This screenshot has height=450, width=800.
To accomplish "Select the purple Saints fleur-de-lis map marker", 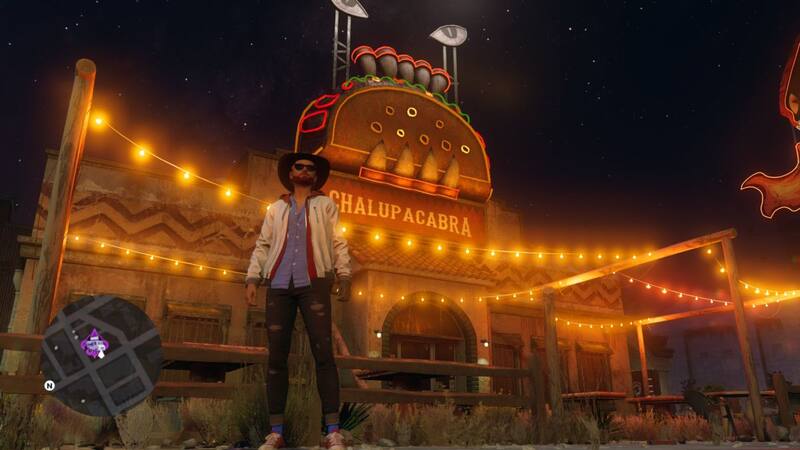I will (95, 345).
